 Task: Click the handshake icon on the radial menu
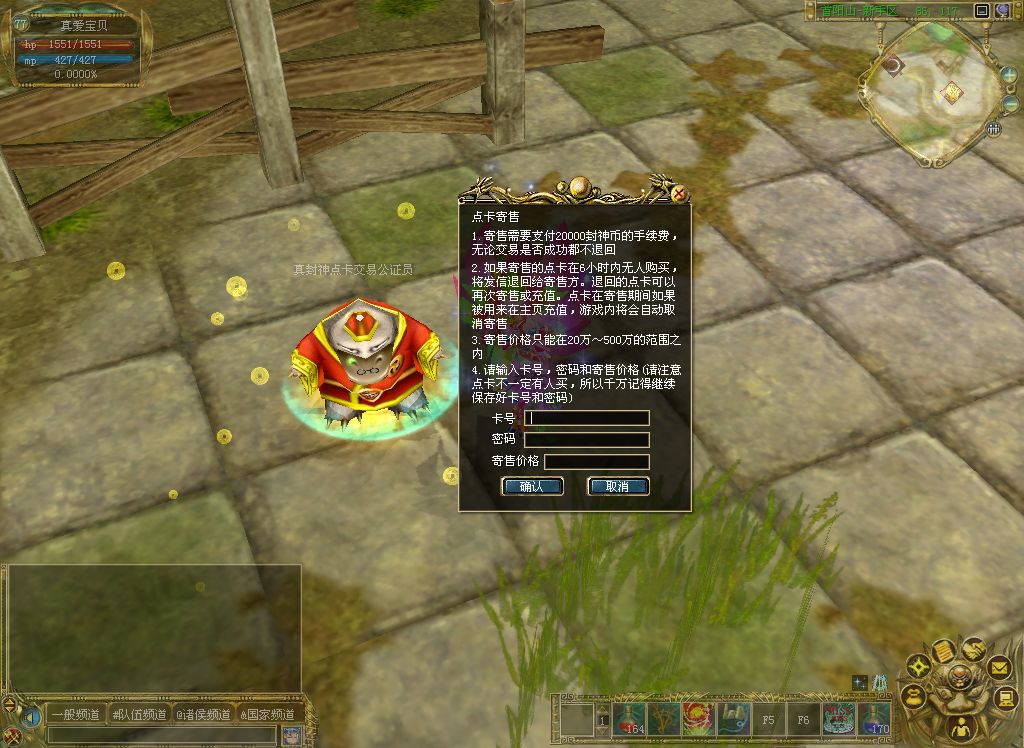[973, 649]
